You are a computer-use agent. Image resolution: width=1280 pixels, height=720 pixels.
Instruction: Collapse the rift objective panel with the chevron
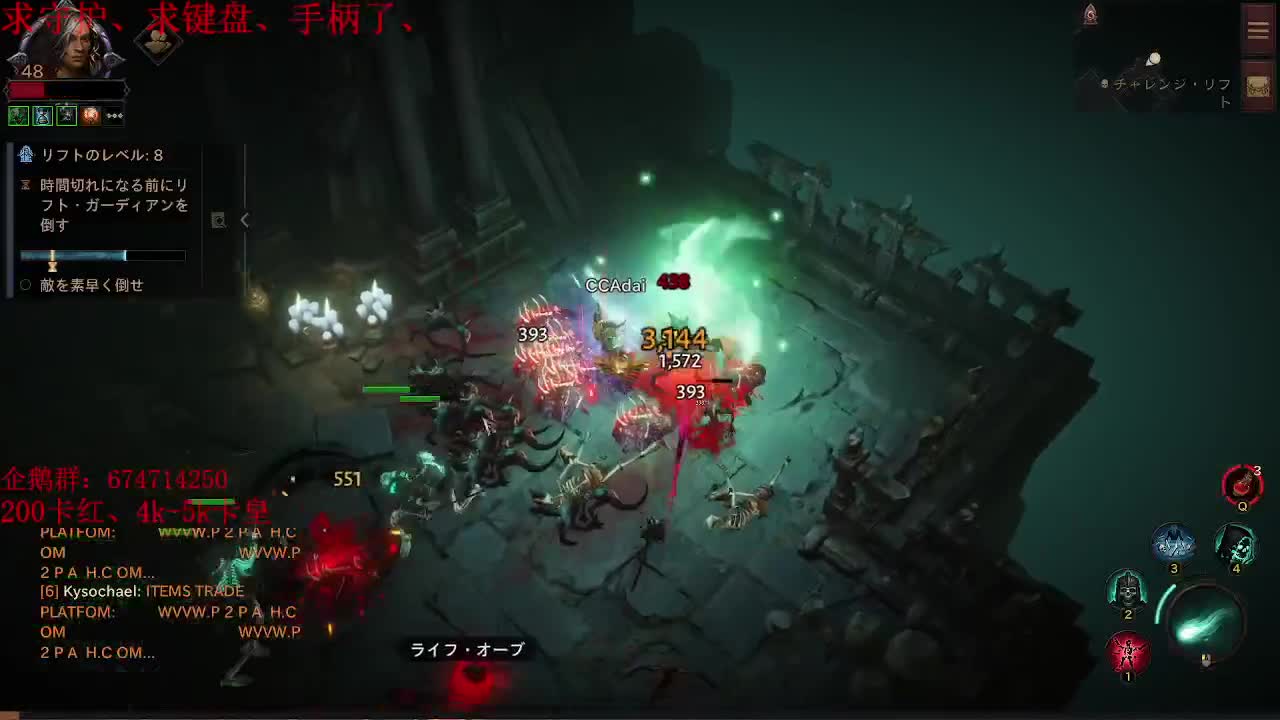tap(244, 221)
